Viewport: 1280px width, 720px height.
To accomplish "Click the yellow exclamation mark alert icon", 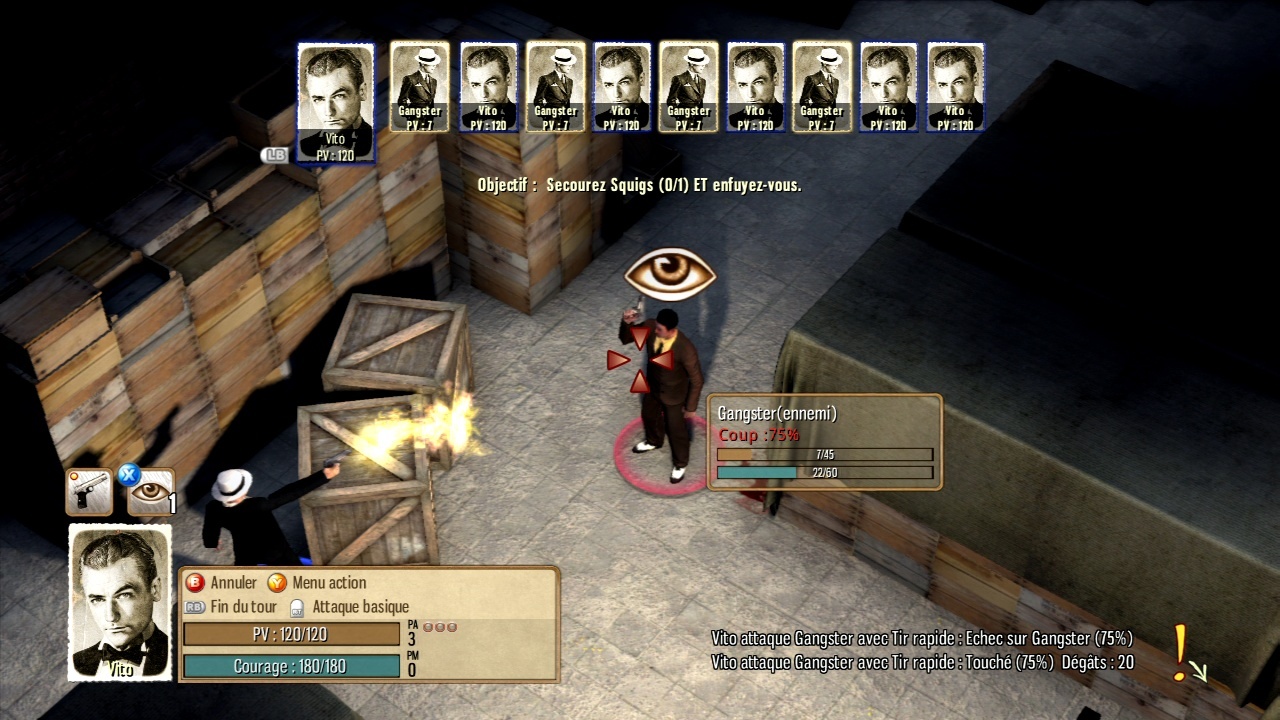I will click(1183, 652).
